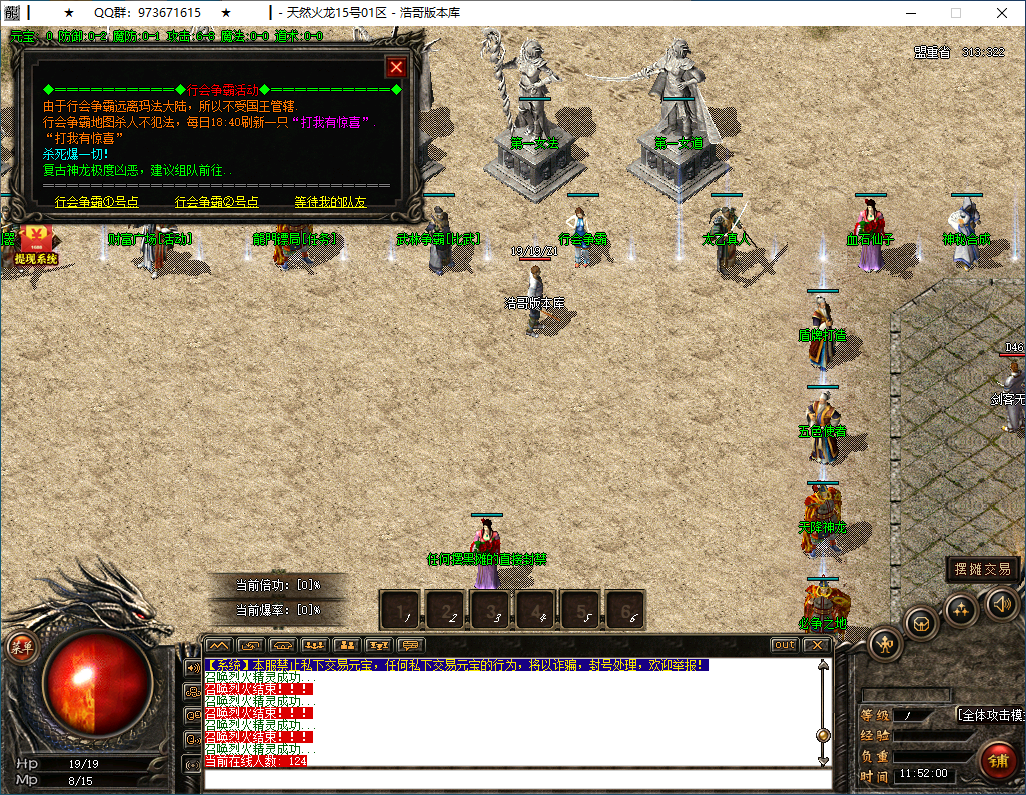Close the game window
1026x795 pixels.
pos(1002,13)
